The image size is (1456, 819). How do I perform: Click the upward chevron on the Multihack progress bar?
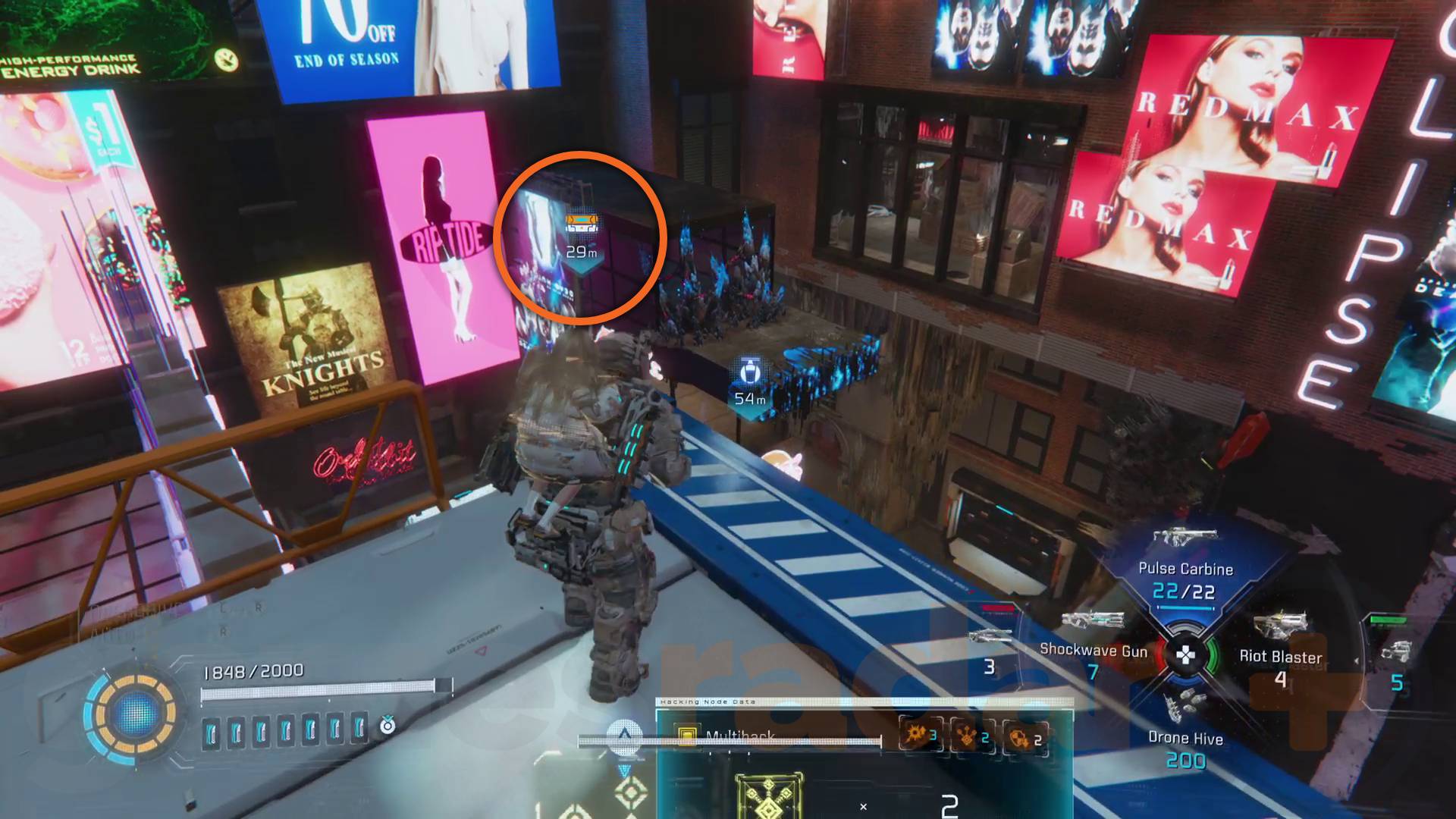(x=626, y=734)
